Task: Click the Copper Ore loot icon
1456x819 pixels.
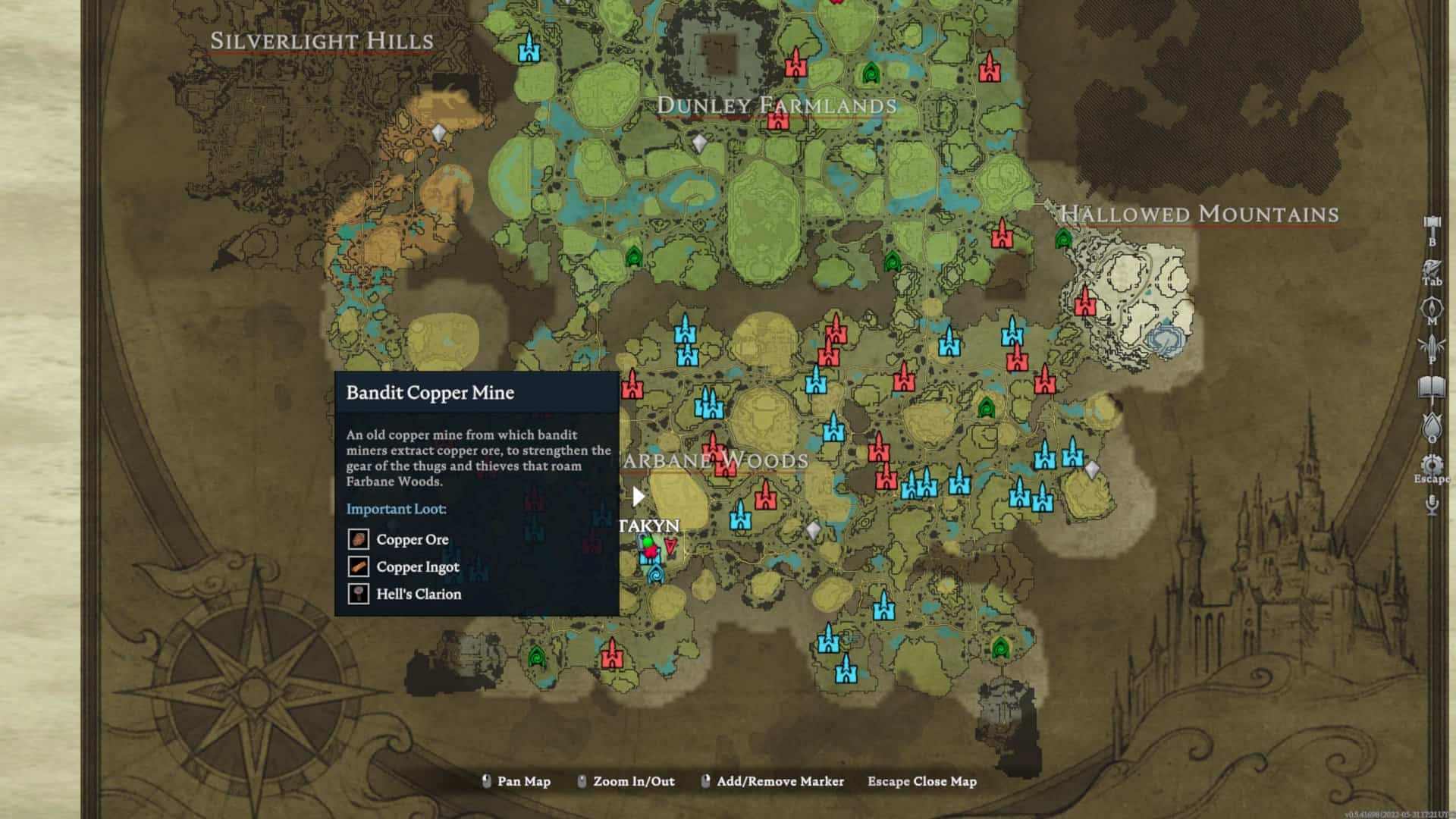Action: coord(360,539)
